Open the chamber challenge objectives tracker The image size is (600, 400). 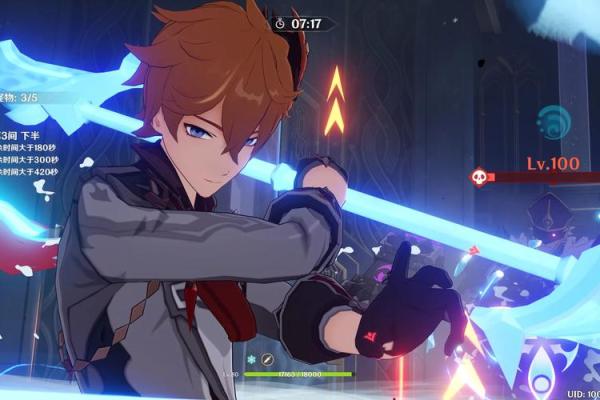click(x=24, y=134)
